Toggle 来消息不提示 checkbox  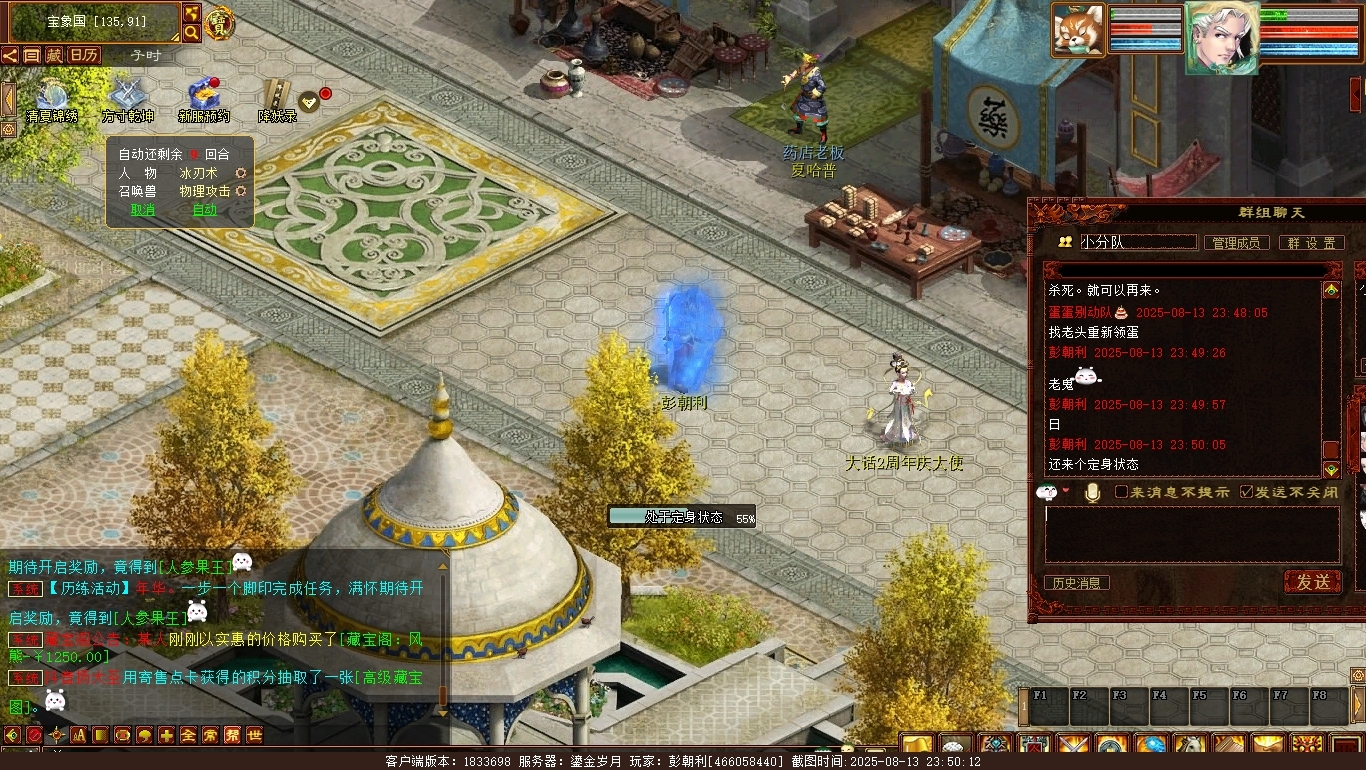click(1121, 492)
